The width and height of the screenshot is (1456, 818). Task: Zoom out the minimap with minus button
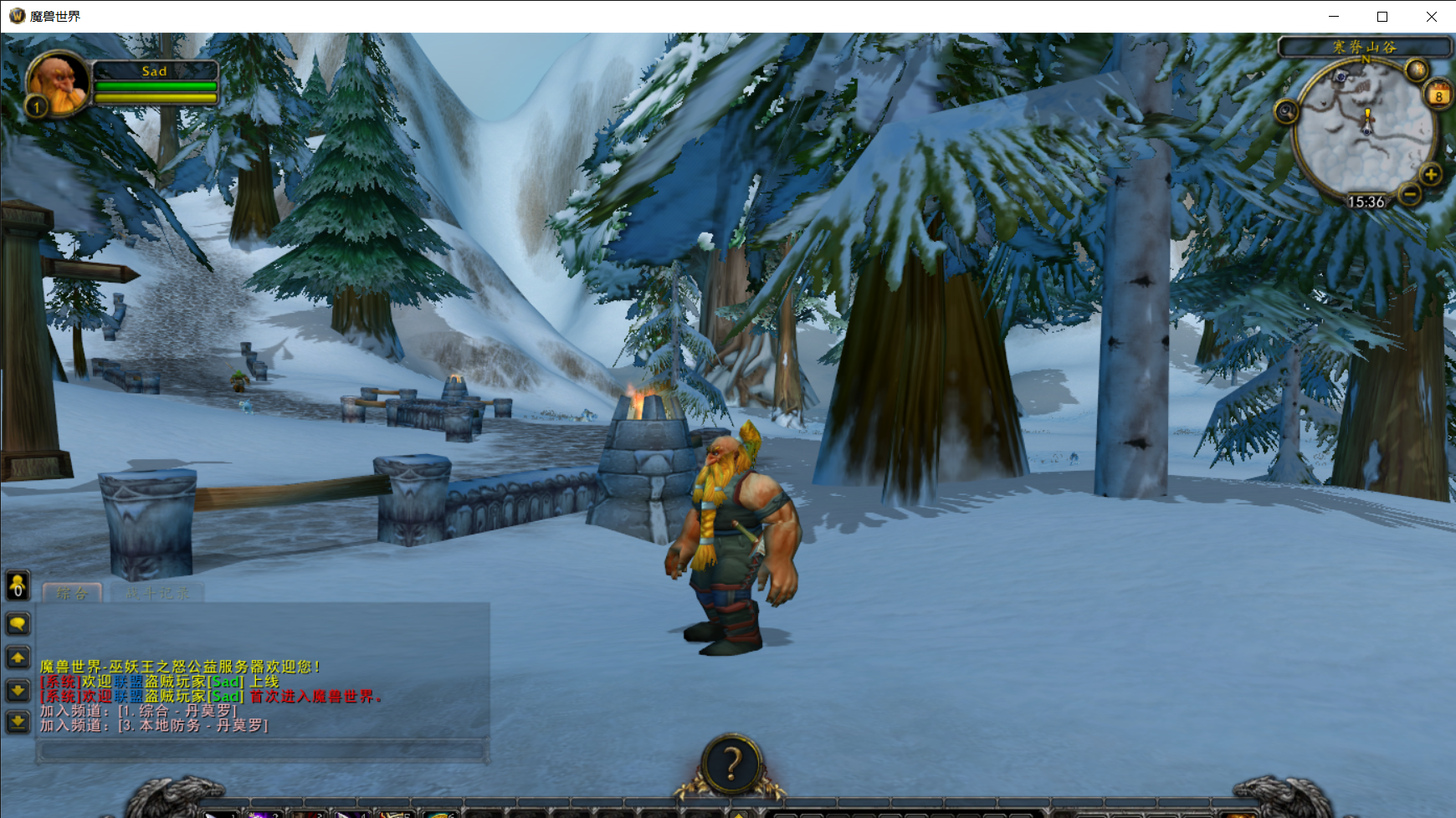click(x=1410, y=195)
